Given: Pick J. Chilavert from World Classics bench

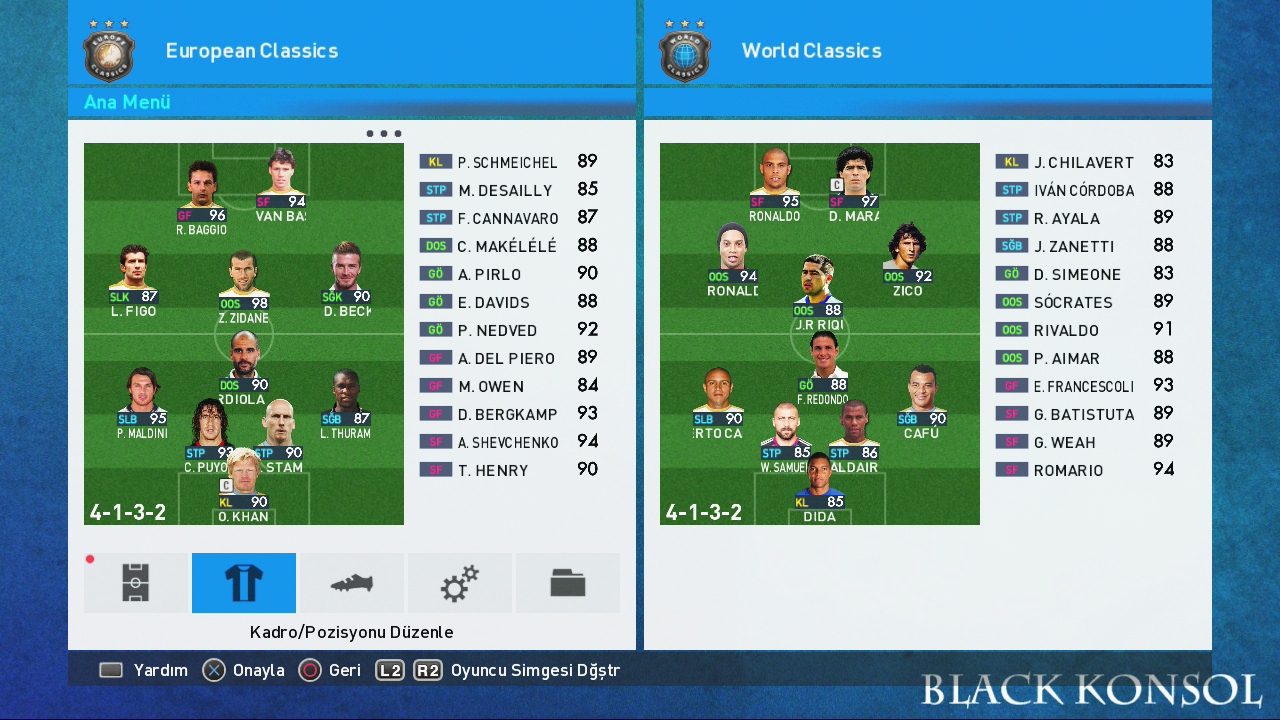Looking at the screenshot, I should click(x=1083, y=162).
